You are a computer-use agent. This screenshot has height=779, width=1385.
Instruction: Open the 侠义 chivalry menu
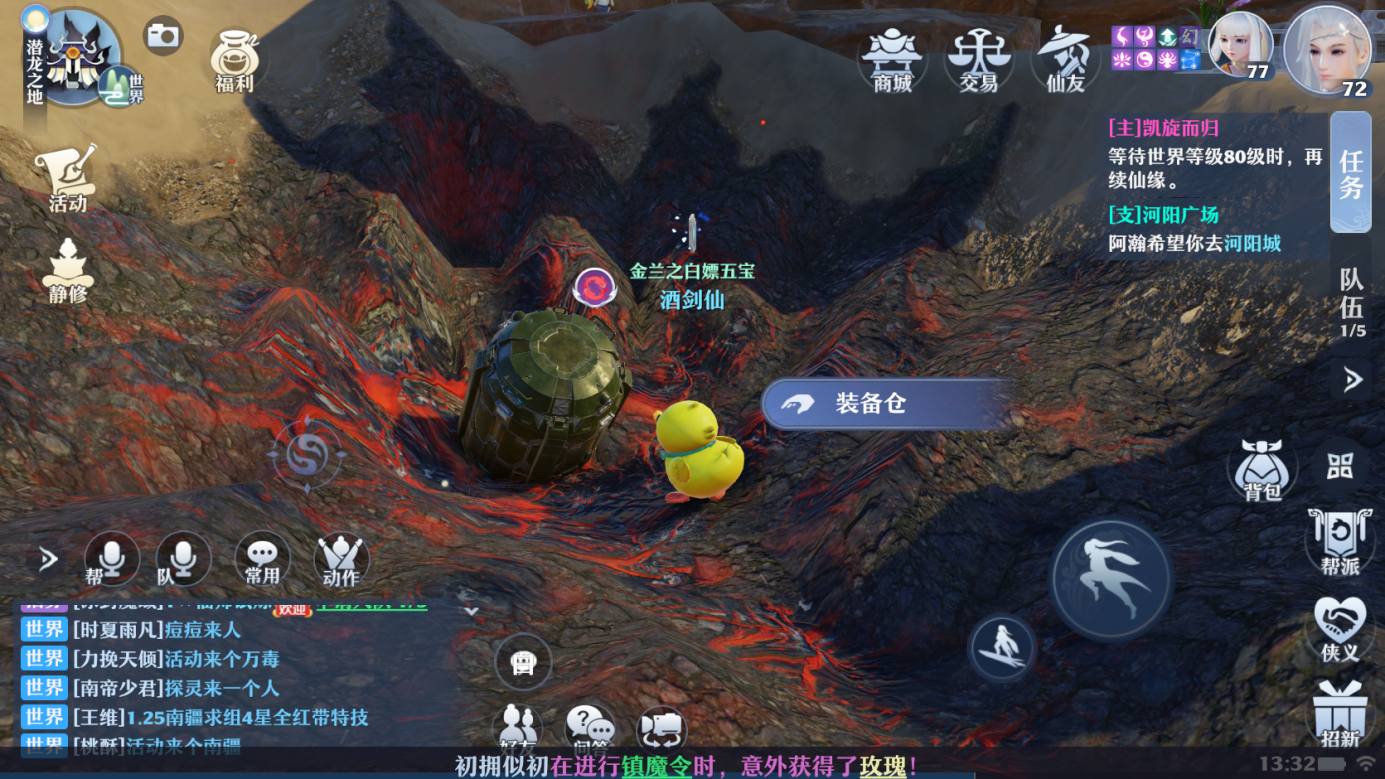tap(1340, 630)
